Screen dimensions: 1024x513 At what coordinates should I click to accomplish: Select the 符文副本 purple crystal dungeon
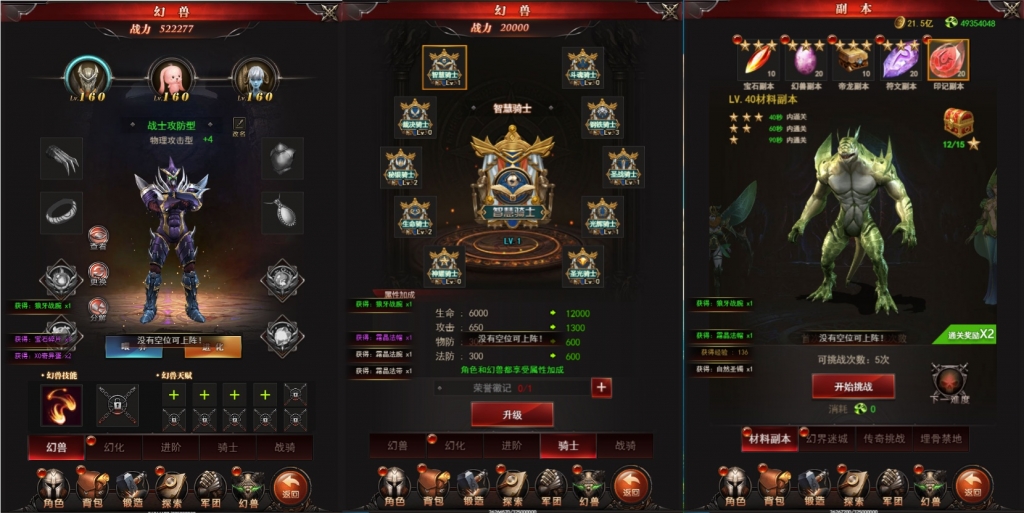900,59
